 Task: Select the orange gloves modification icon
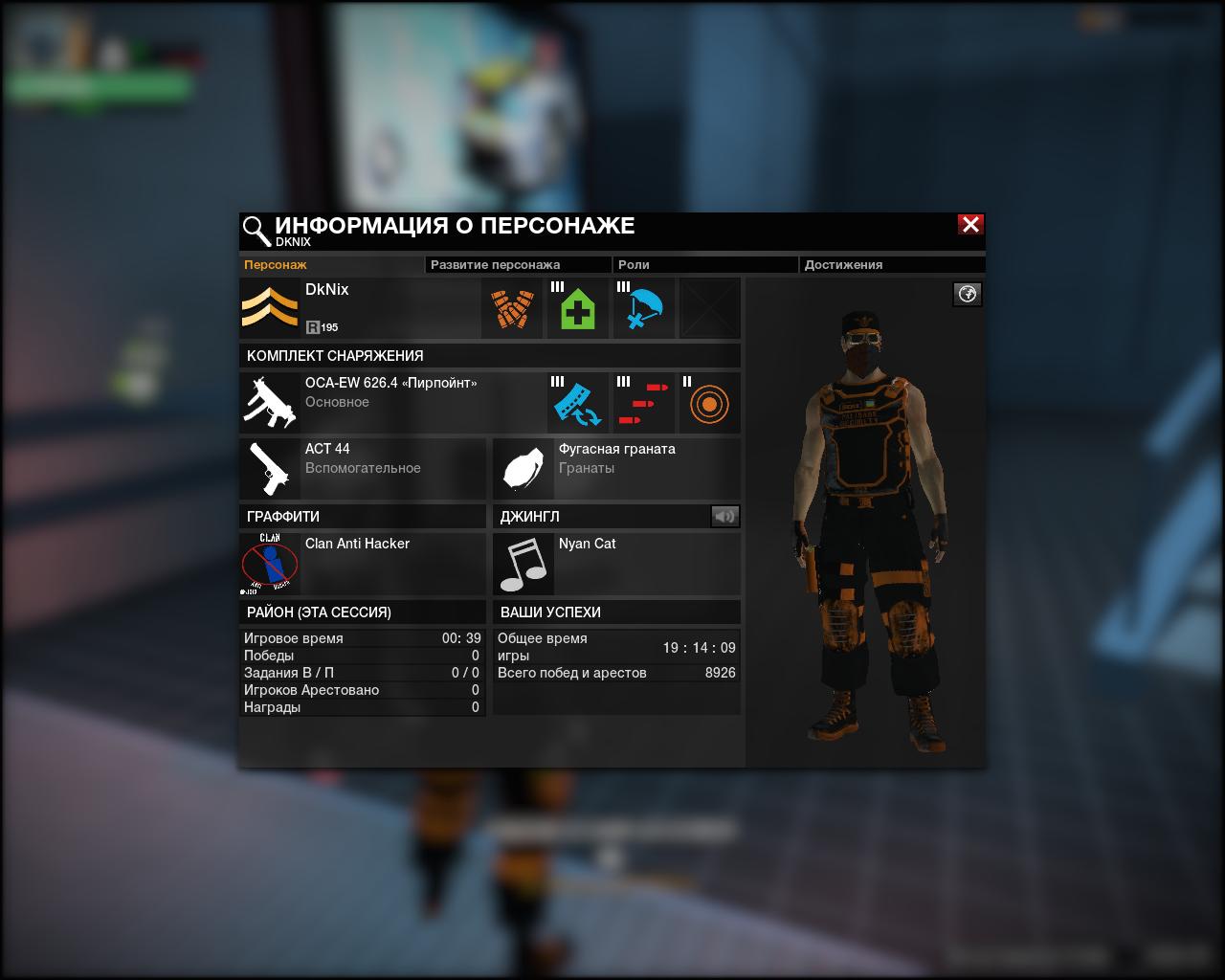pyautogui.click(x=512, y=309)
